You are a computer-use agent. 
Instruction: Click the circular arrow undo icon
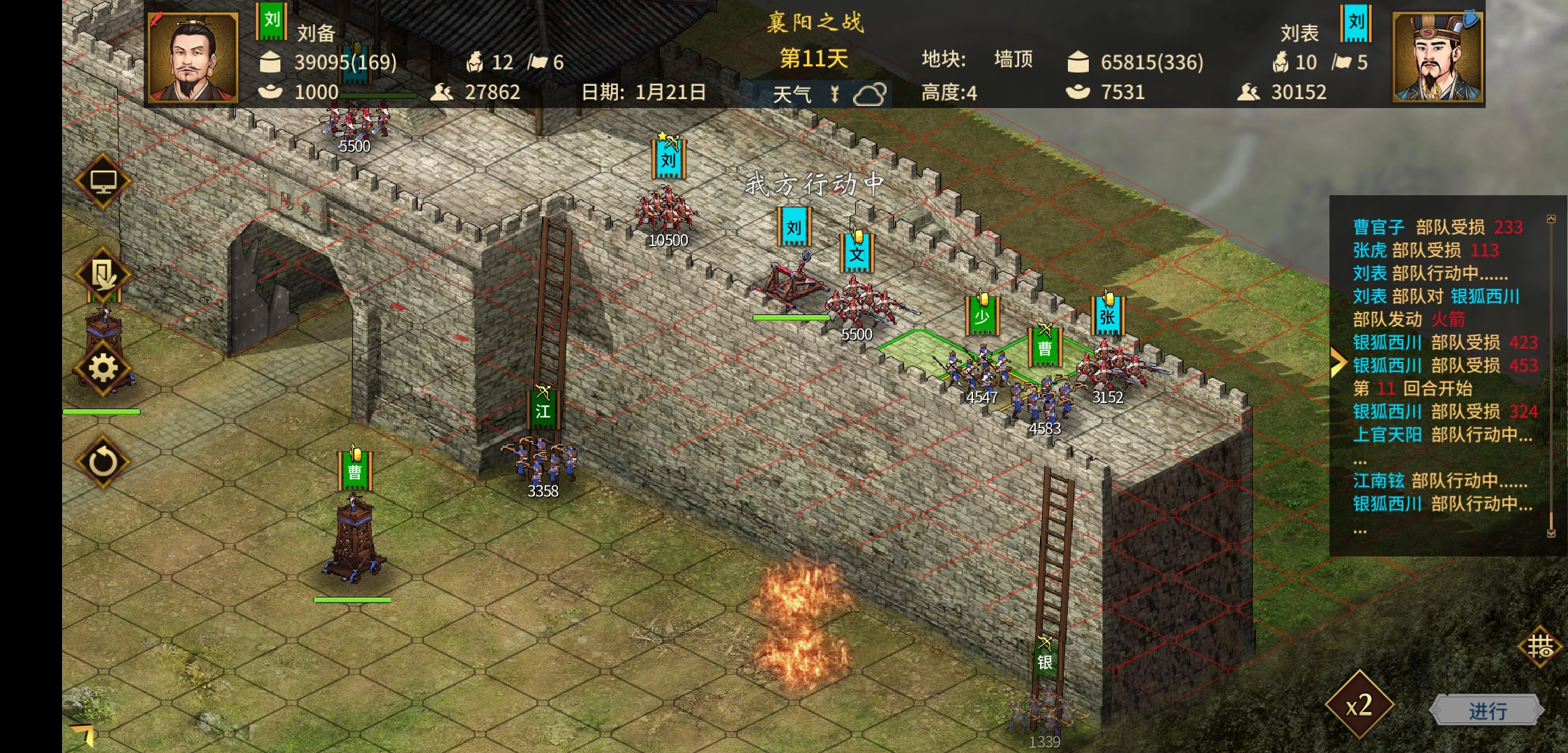click(x=103, y=461)
